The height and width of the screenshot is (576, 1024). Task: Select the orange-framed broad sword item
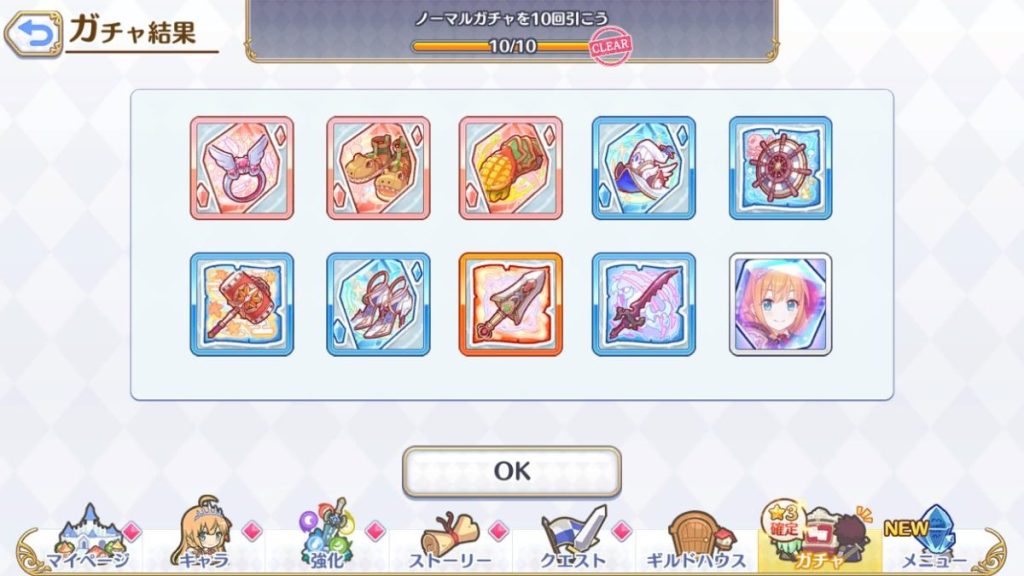point(511,304)
